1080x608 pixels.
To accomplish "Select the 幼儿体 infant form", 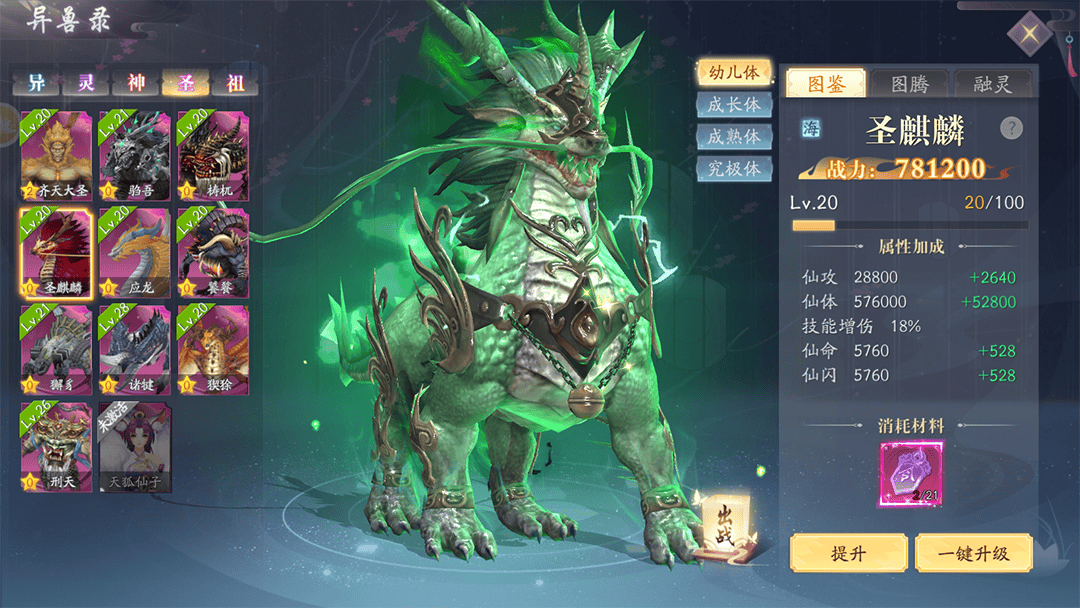I will [x=733, y=72].
